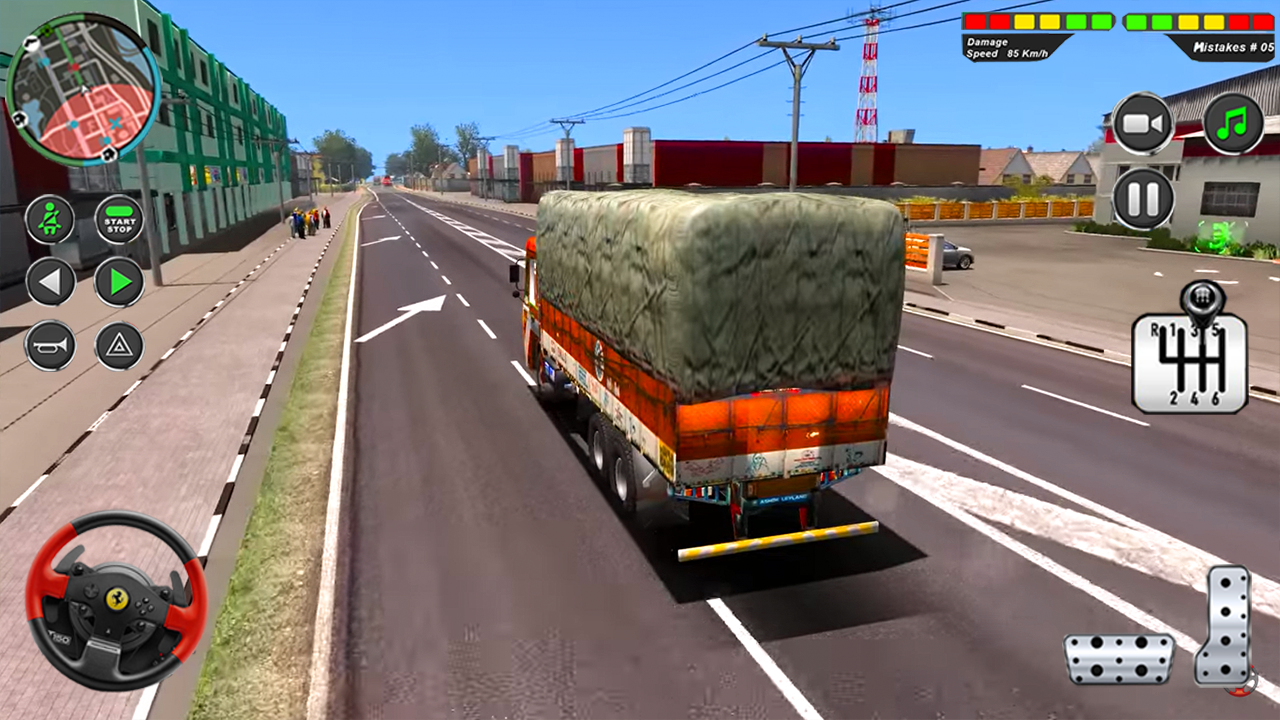Activate the left turn indicator

click(x=50, y=281)
